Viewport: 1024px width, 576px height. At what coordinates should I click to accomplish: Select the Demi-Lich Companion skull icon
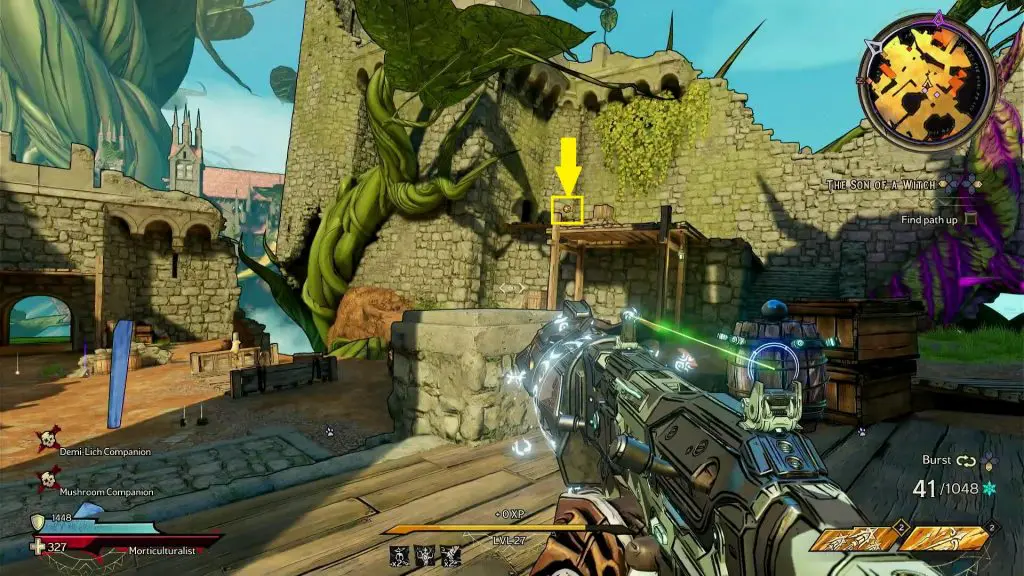click(45, 439)
